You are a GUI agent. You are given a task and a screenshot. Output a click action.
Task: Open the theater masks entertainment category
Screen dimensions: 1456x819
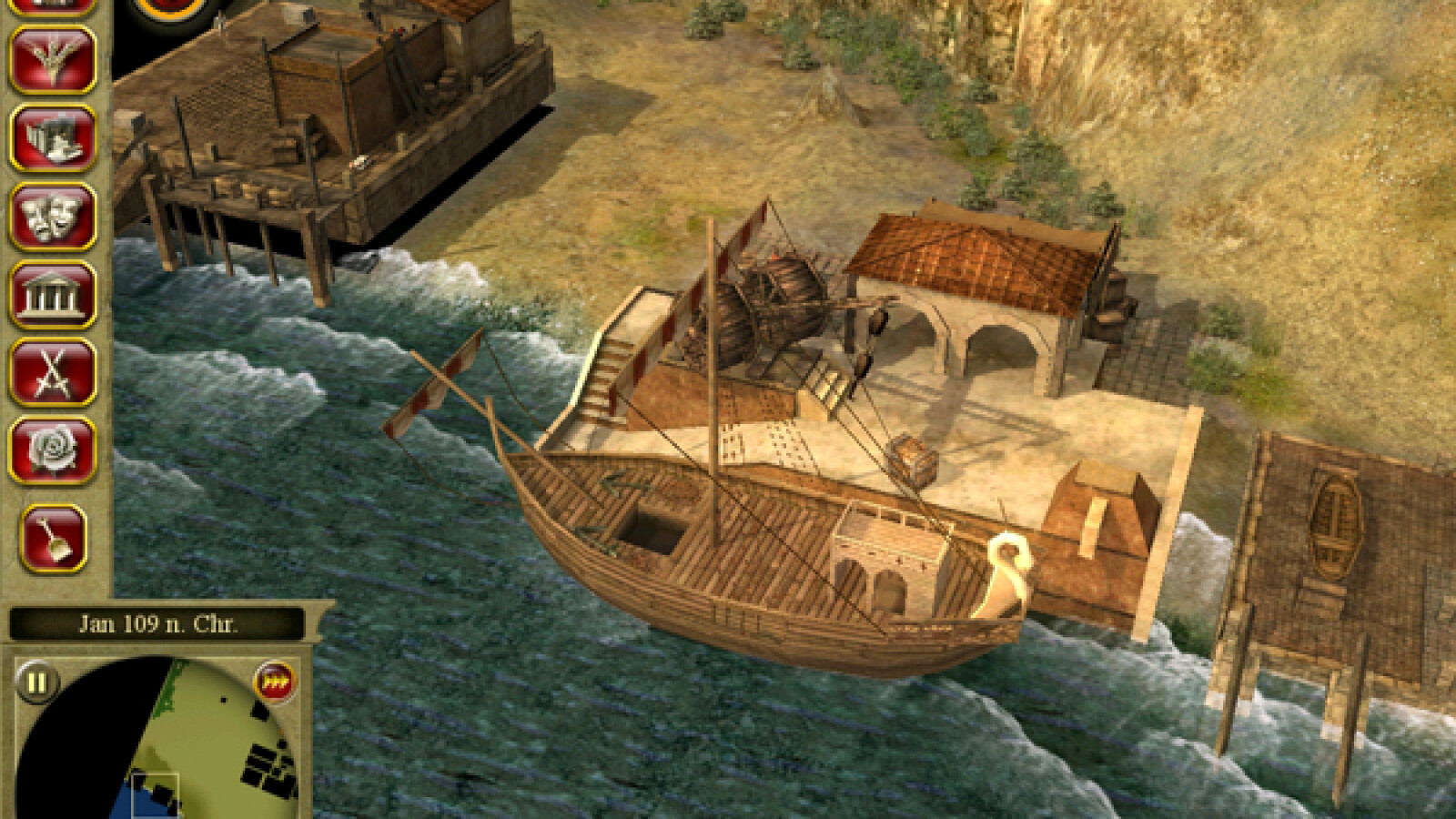click(x=53, y=217)
